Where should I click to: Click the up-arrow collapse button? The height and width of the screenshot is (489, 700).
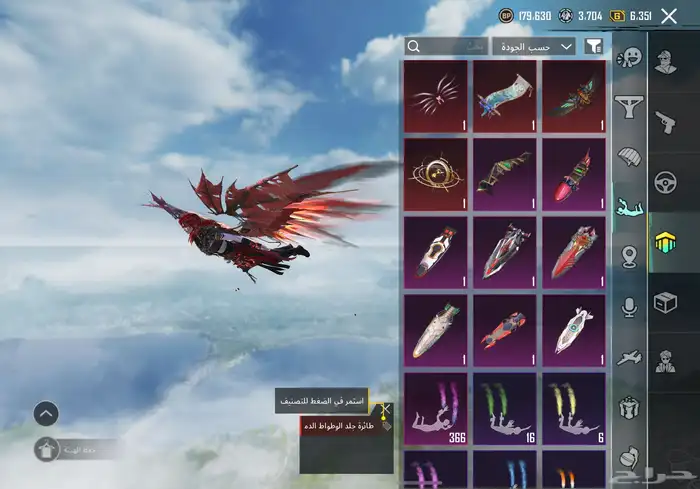pyautogui.click(x=46, y=413)
